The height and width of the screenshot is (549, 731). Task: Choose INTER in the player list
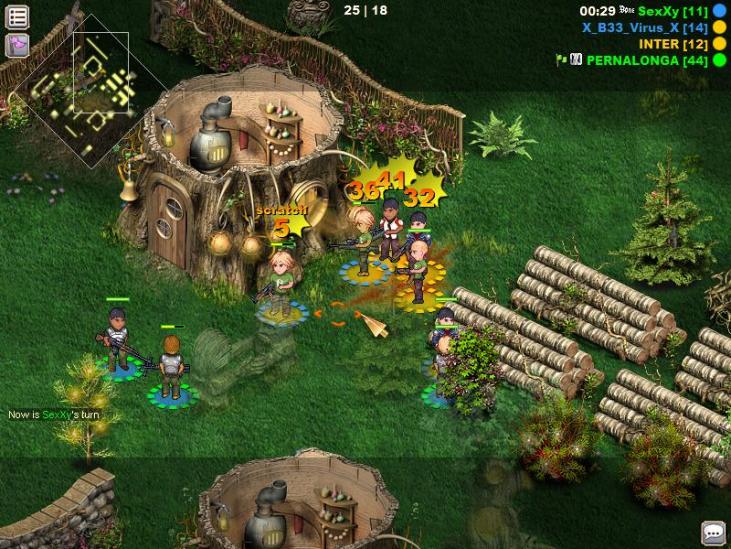coord(674,44)
